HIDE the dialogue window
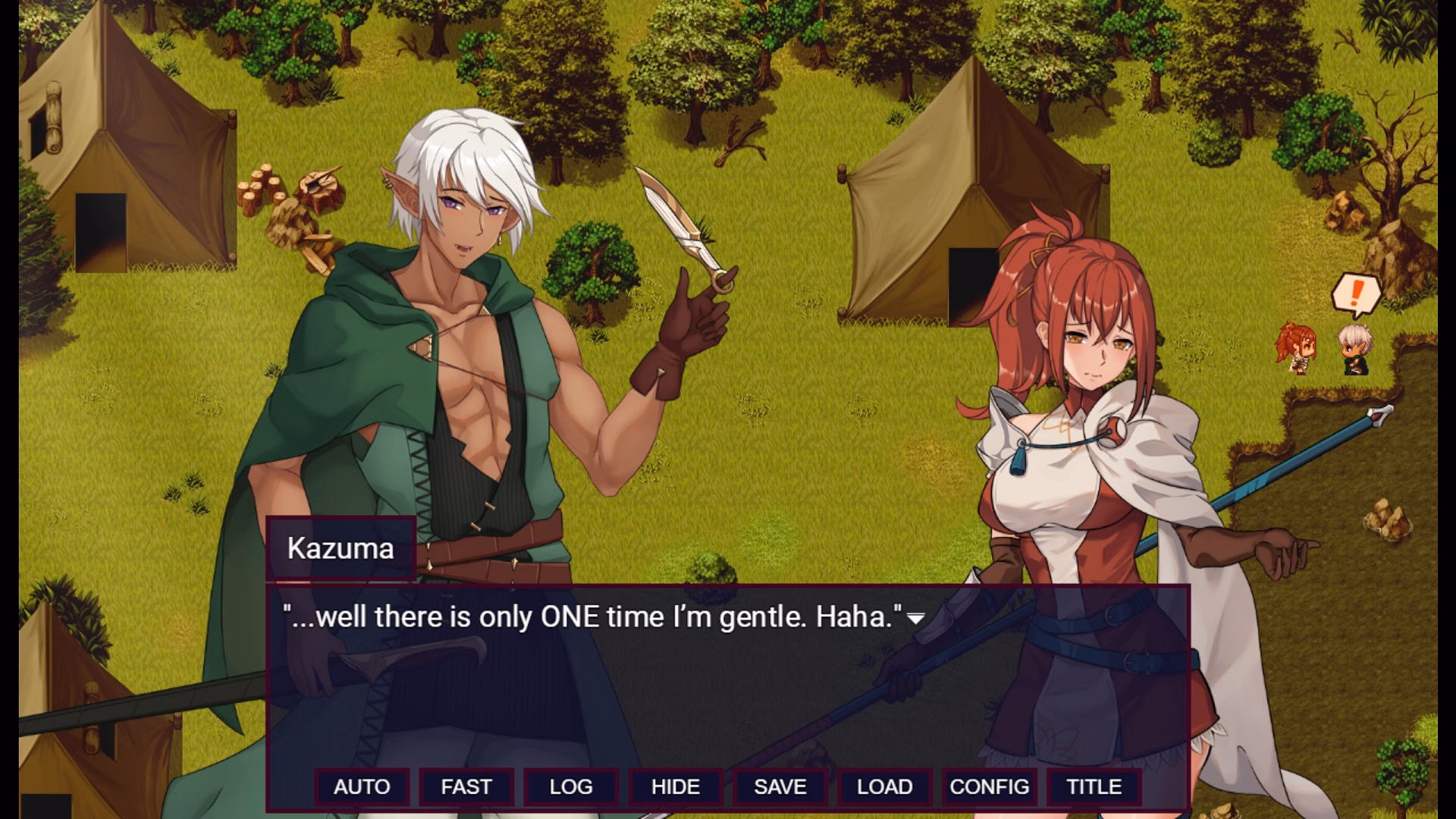Viewport: 1456px width, 819px height. tap(675, 787)
